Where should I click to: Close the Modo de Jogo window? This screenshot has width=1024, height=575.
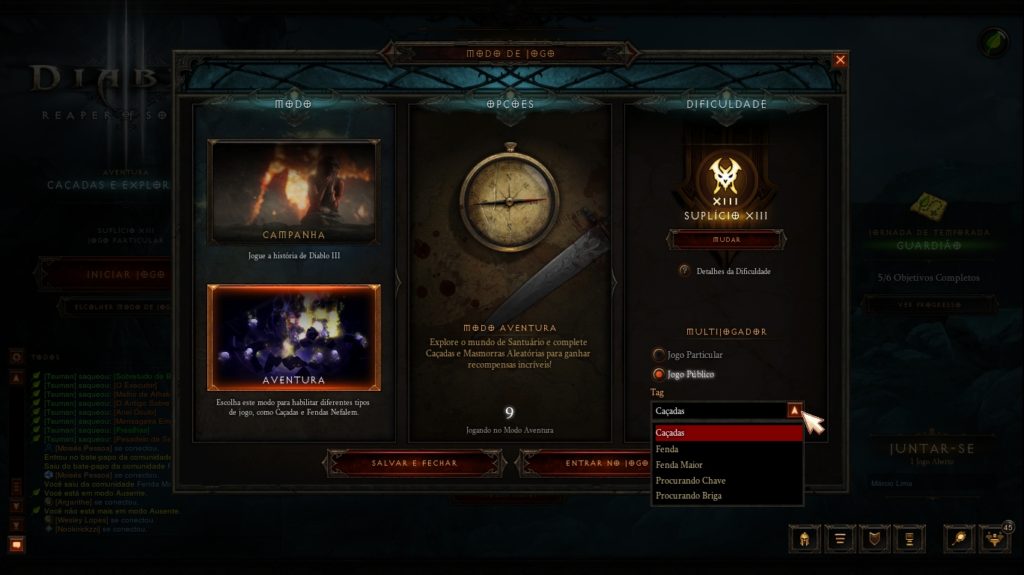[840, 60]
